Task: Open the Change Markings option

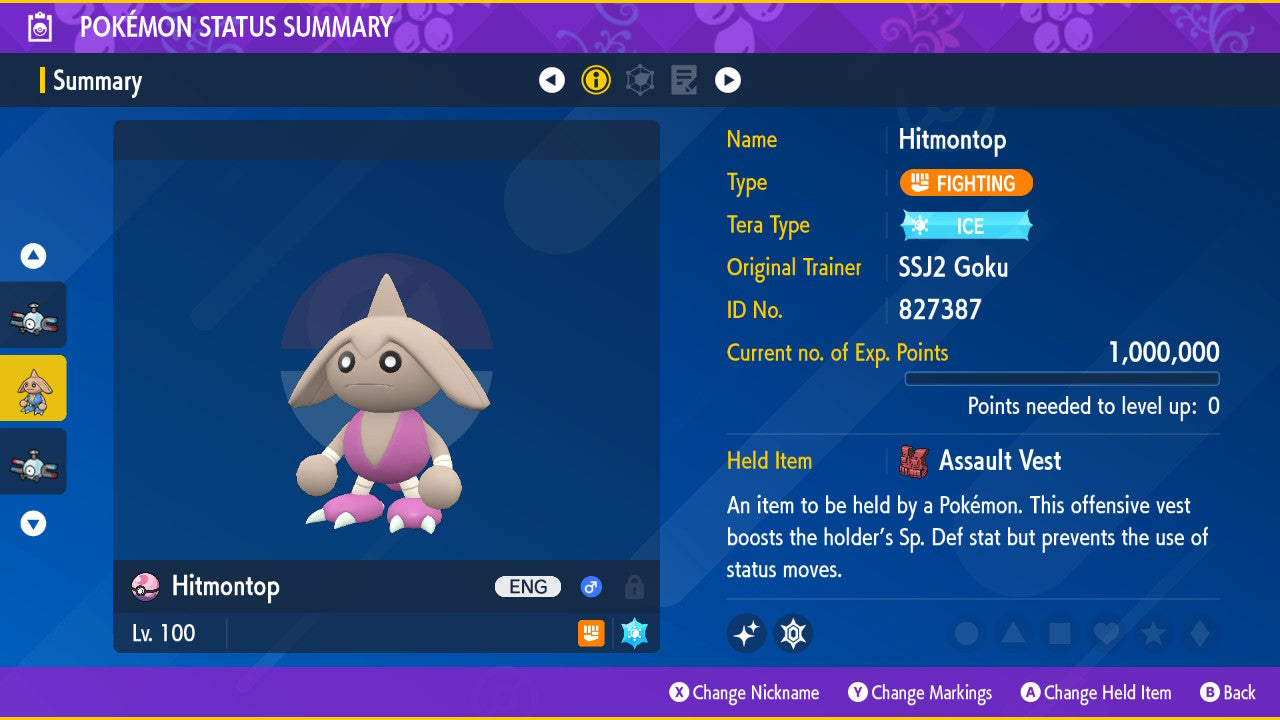Action: [920, 692]
